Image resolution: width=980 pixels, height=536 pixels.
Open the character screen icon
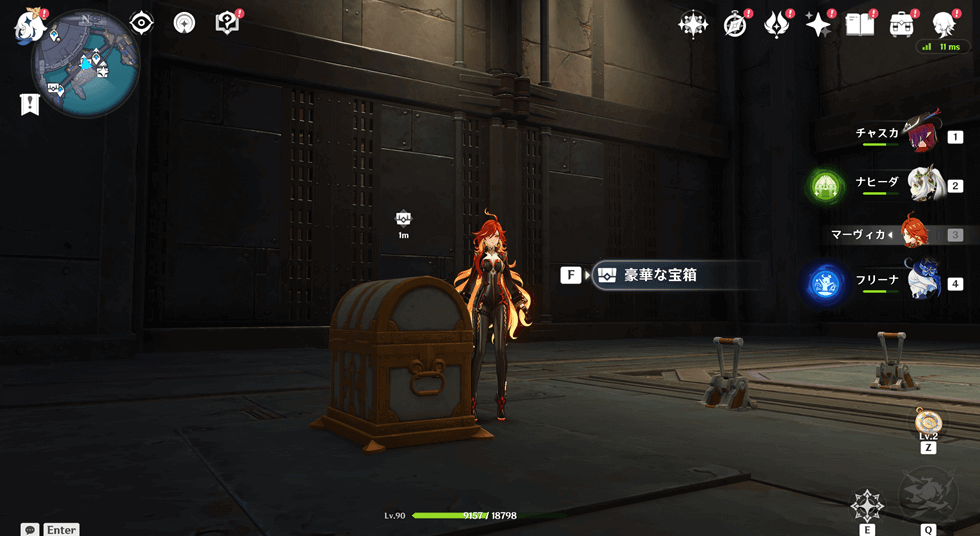(x=944, y=25)
